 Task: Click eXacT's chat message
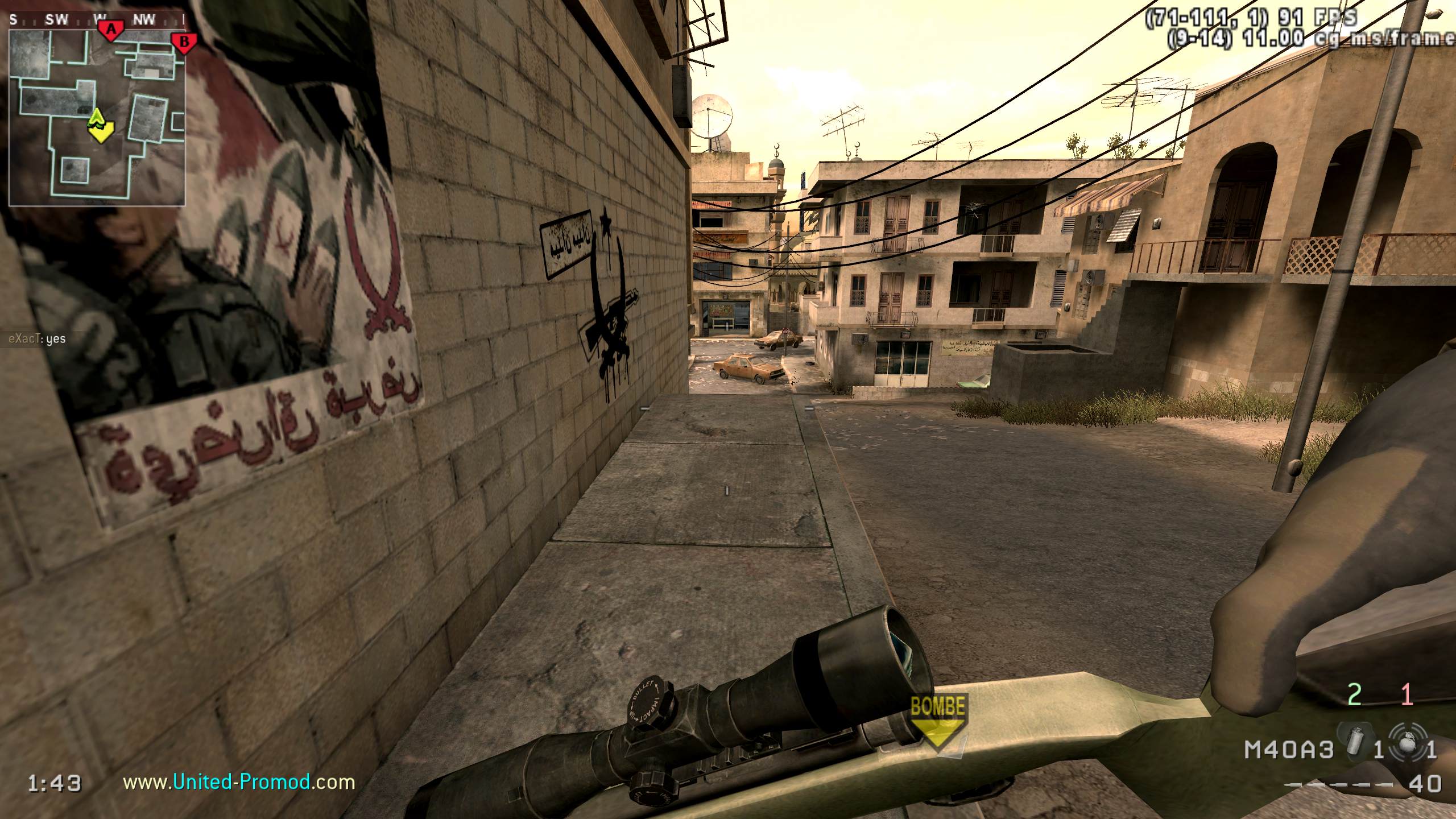click(38, 339)
